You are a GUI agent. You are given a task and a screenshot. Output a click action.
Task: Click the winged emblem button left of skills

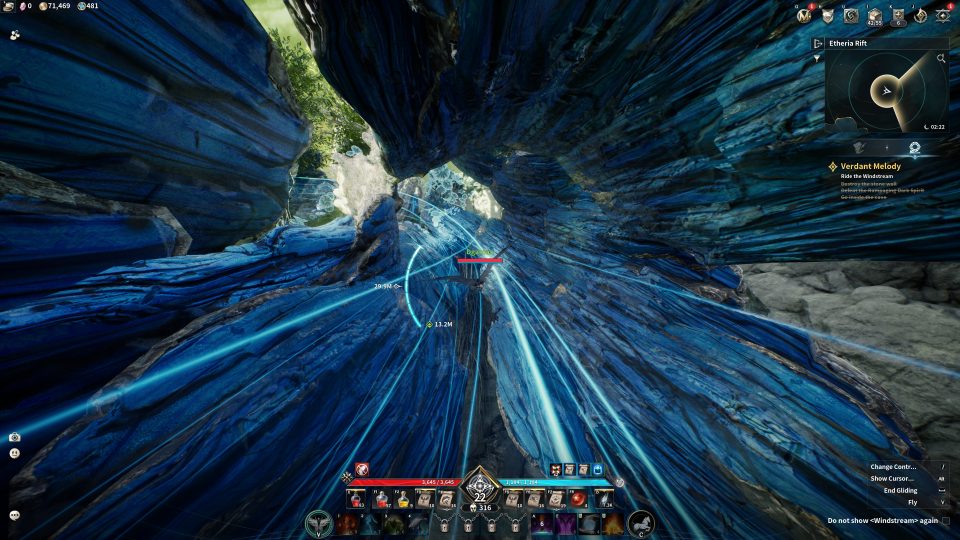coord(320,523)
